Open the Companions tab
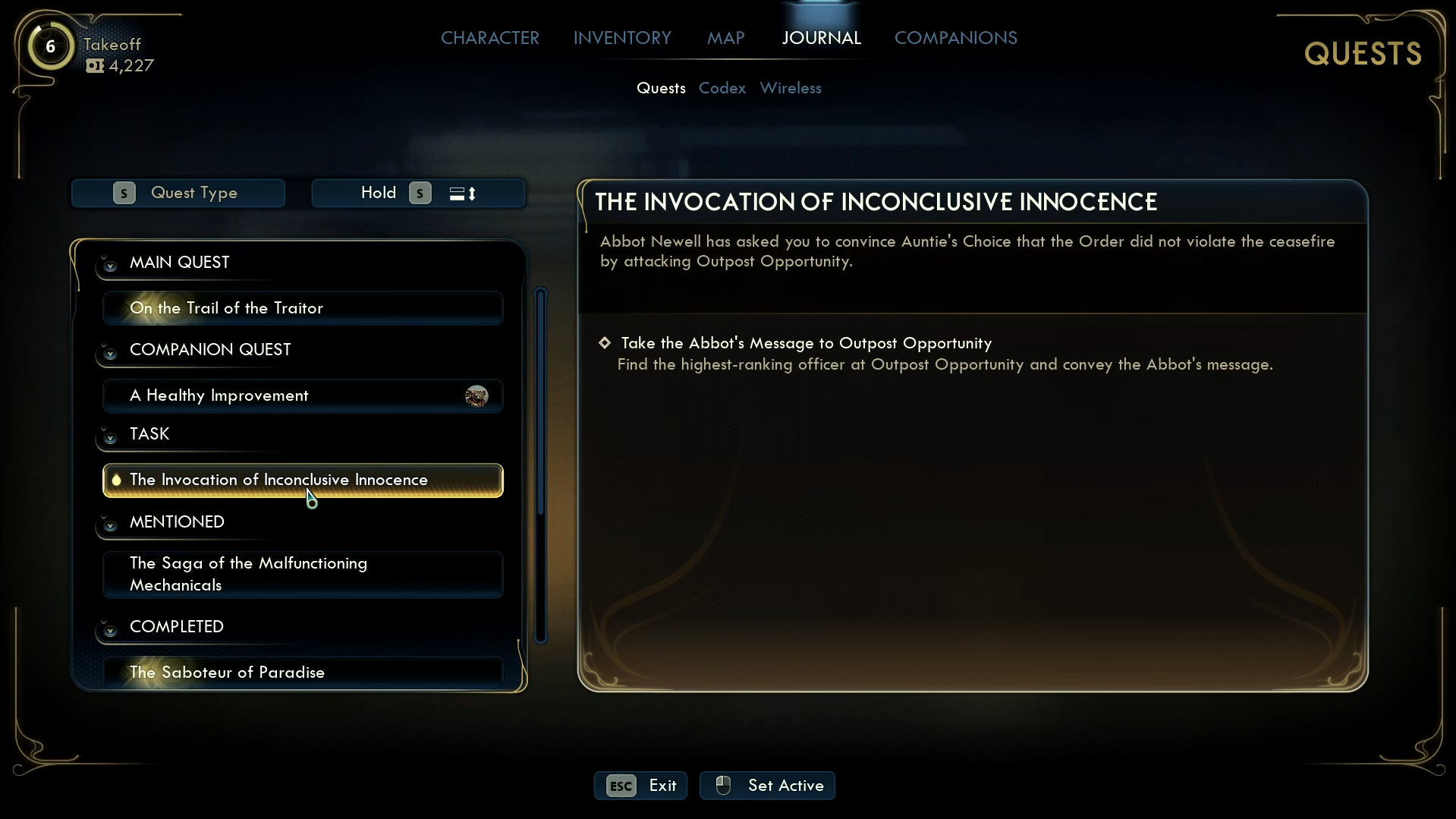The width and height of the screenshot is (1456, 819). point(955,38)
